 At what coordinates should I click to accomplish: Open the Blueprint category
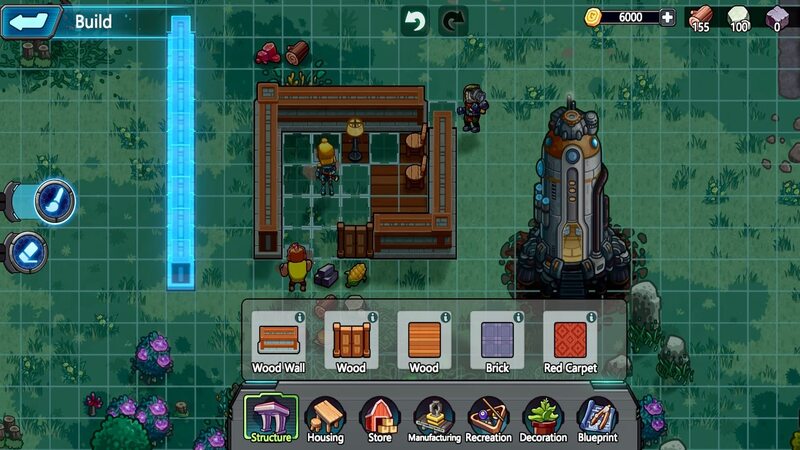(x=597, y=419)
